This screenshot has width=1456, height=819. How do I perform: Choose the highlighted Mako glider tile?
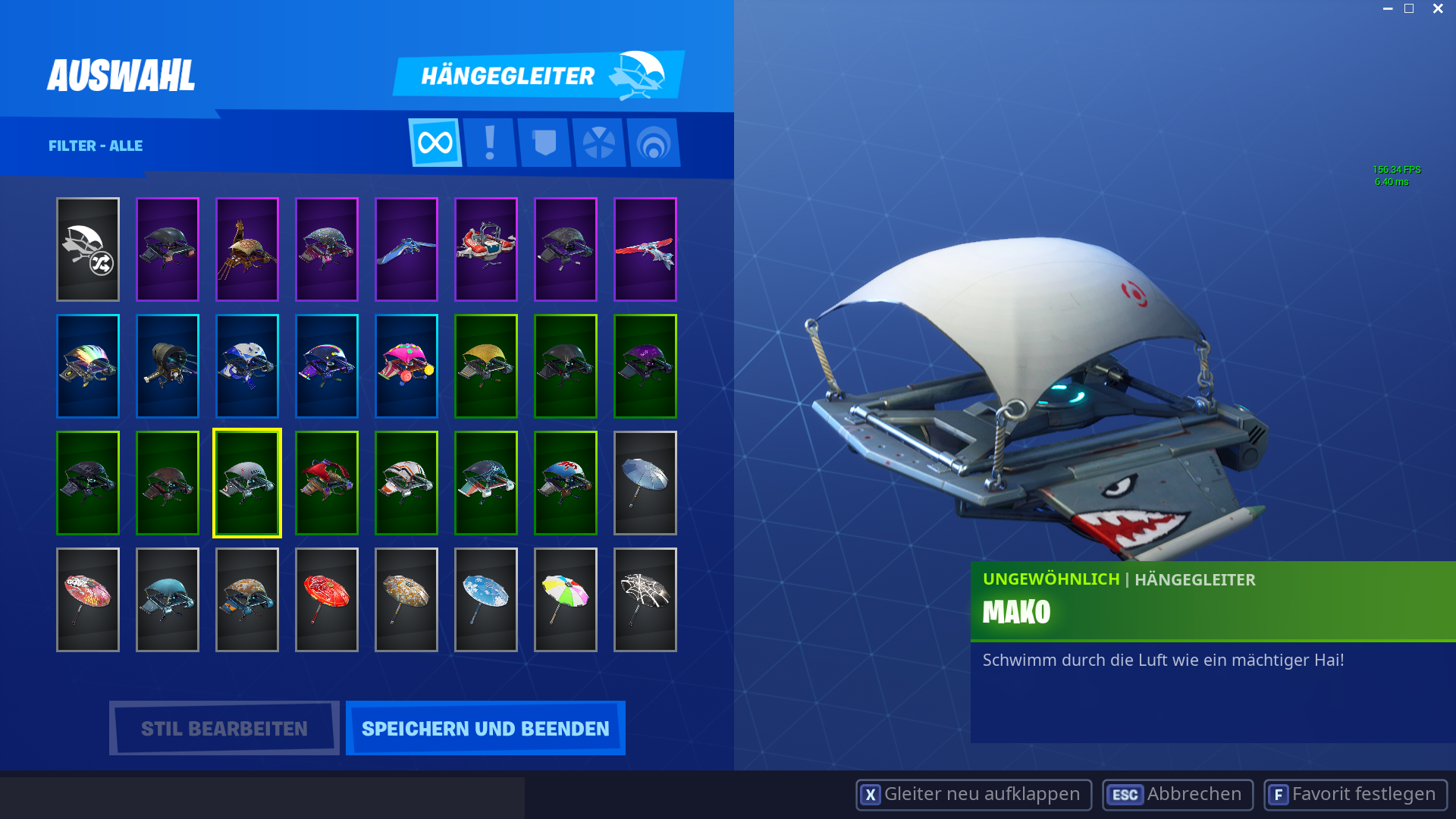click(x=247, y=483)
